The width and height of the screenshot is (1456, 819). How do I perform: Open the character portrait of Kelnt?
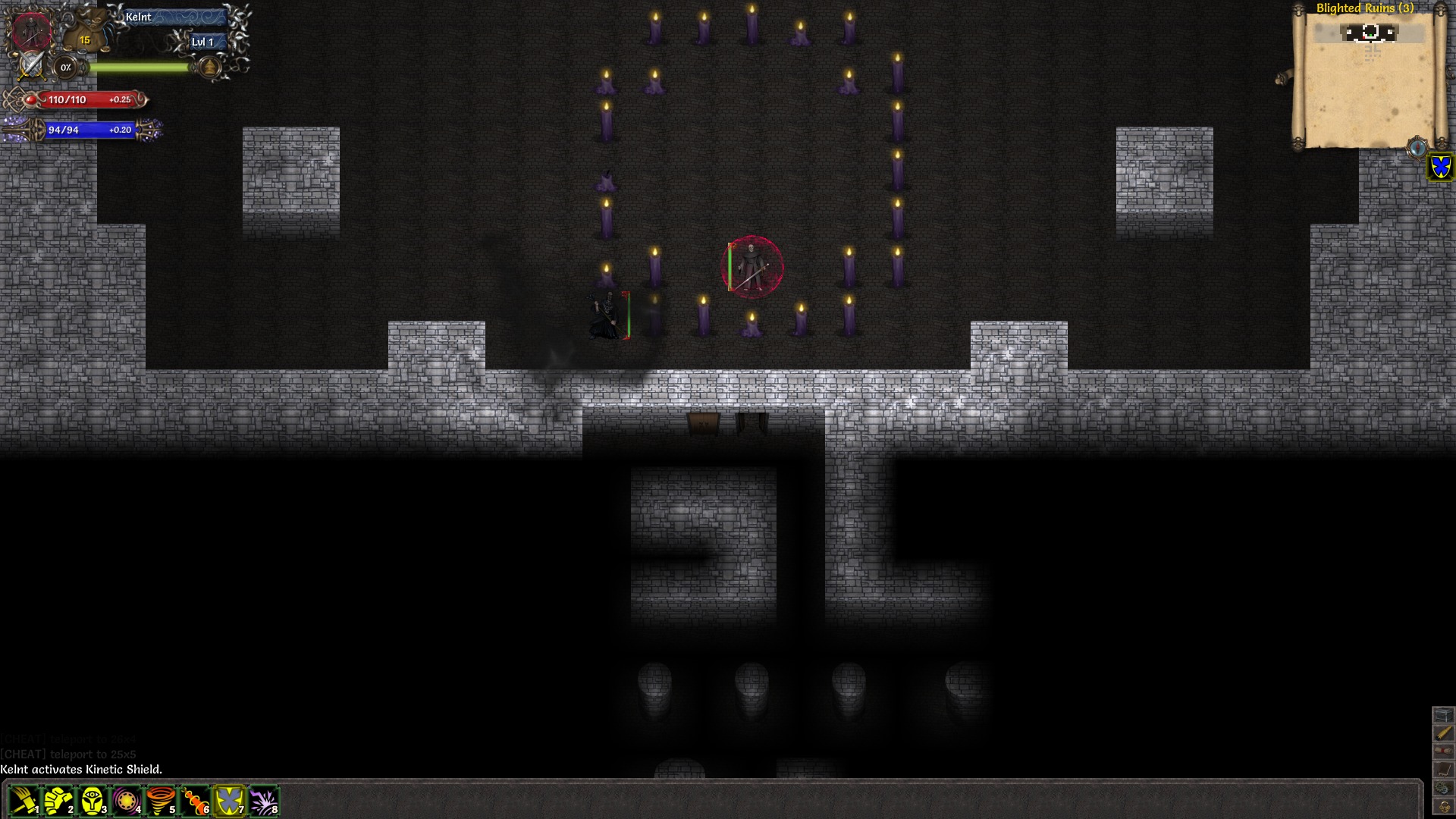coord(32,32)
